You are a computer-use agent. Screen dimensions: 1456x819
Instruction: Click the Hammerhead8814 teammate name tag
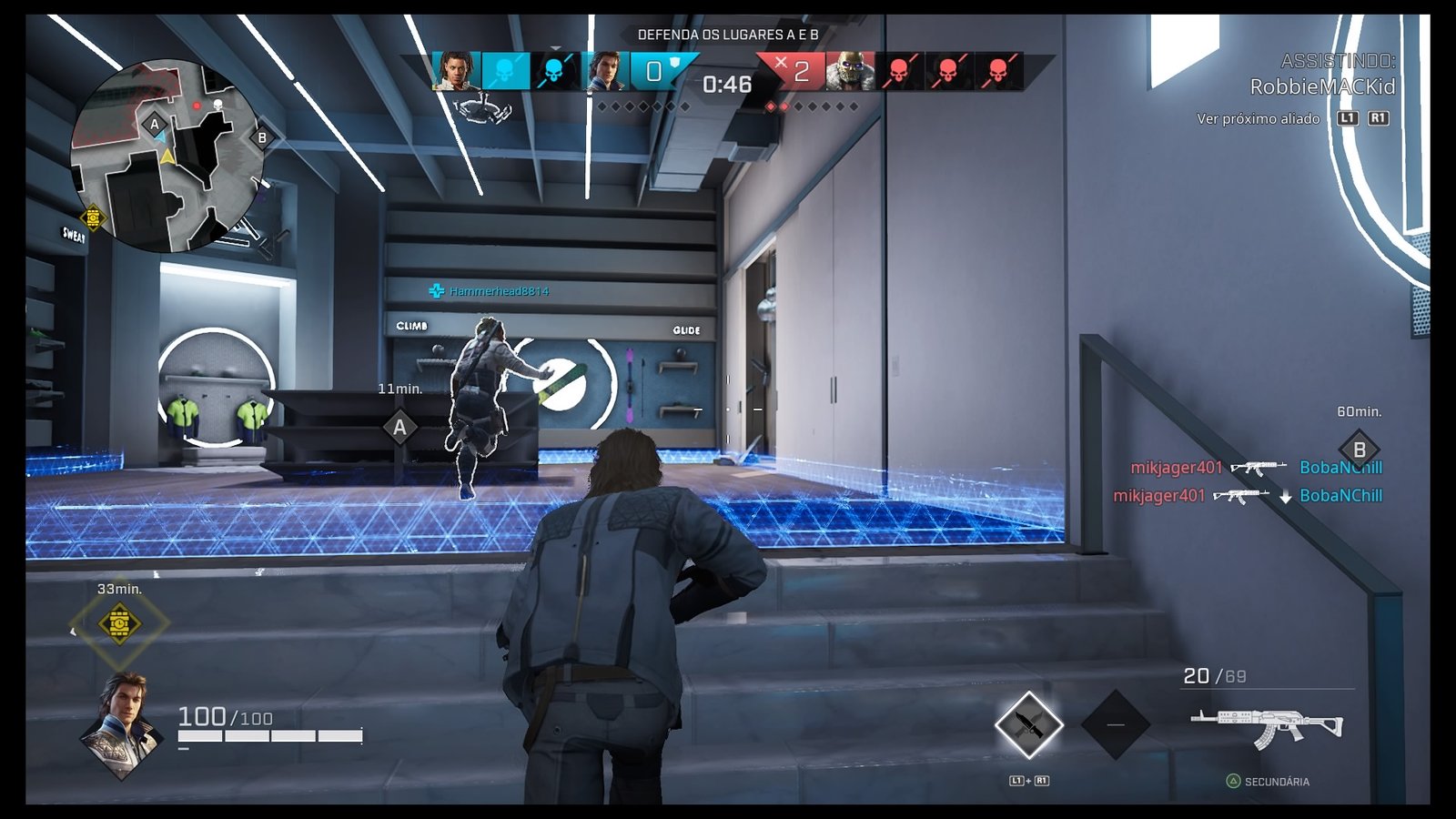(499, 291)
